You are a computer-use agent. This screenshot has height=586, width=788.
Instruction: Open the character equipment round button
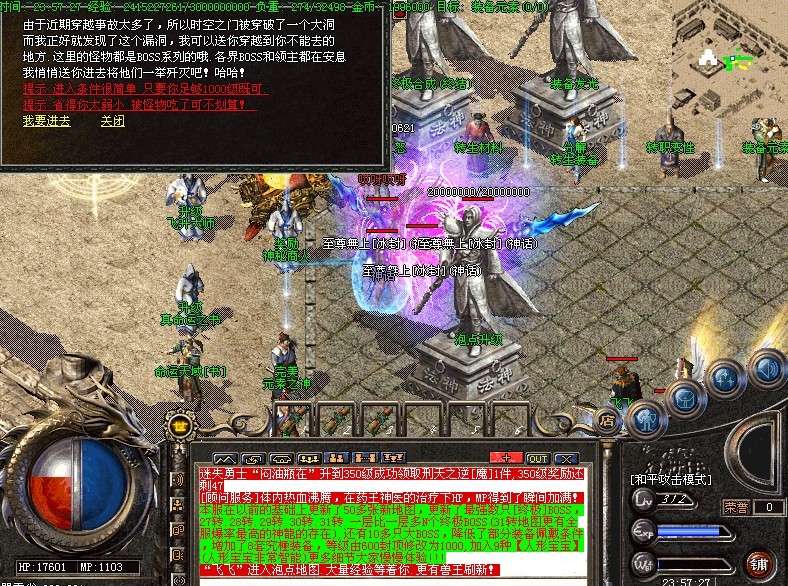645,417
